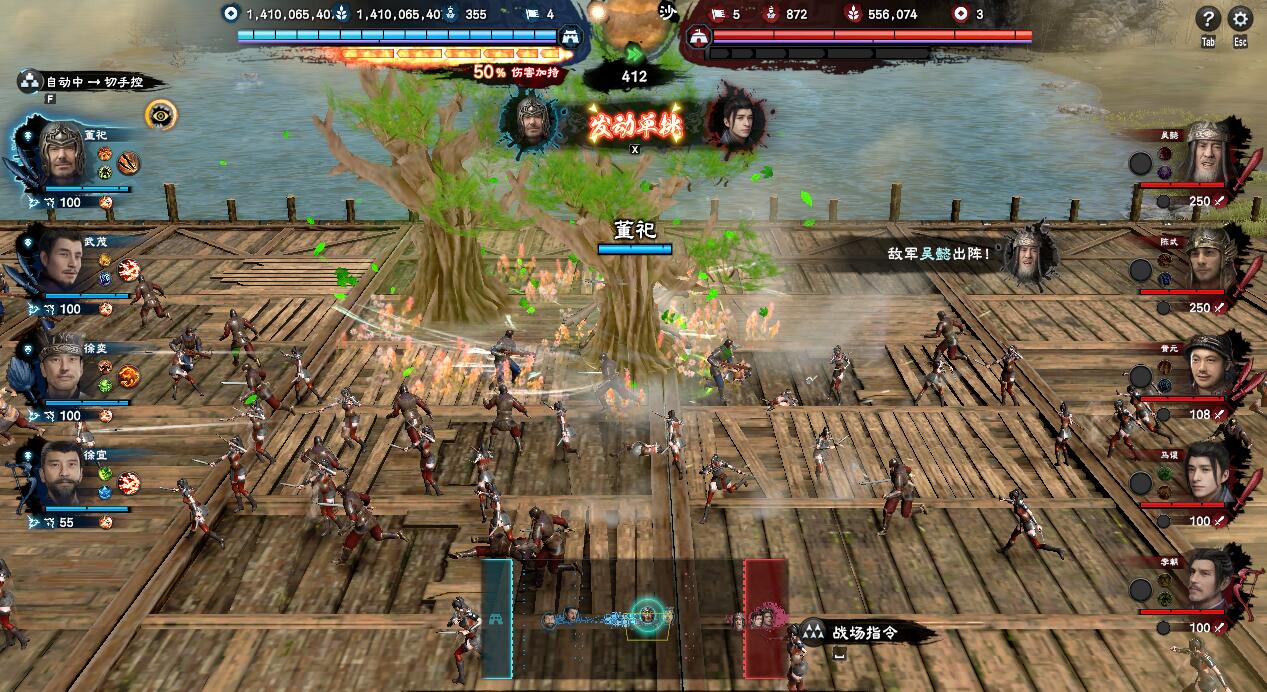Inspect enemy officer 陈式 portrait
1267x692 pixels.
(x=1211, y=259)
